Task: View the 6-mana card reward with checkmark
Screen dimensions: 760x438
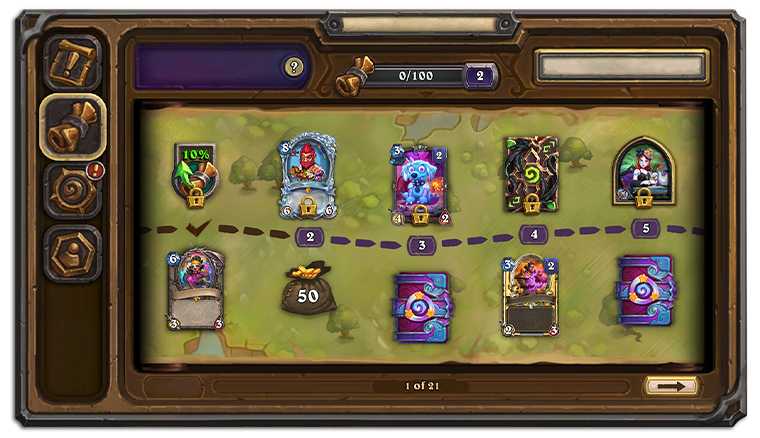Action: pos(197,290)
